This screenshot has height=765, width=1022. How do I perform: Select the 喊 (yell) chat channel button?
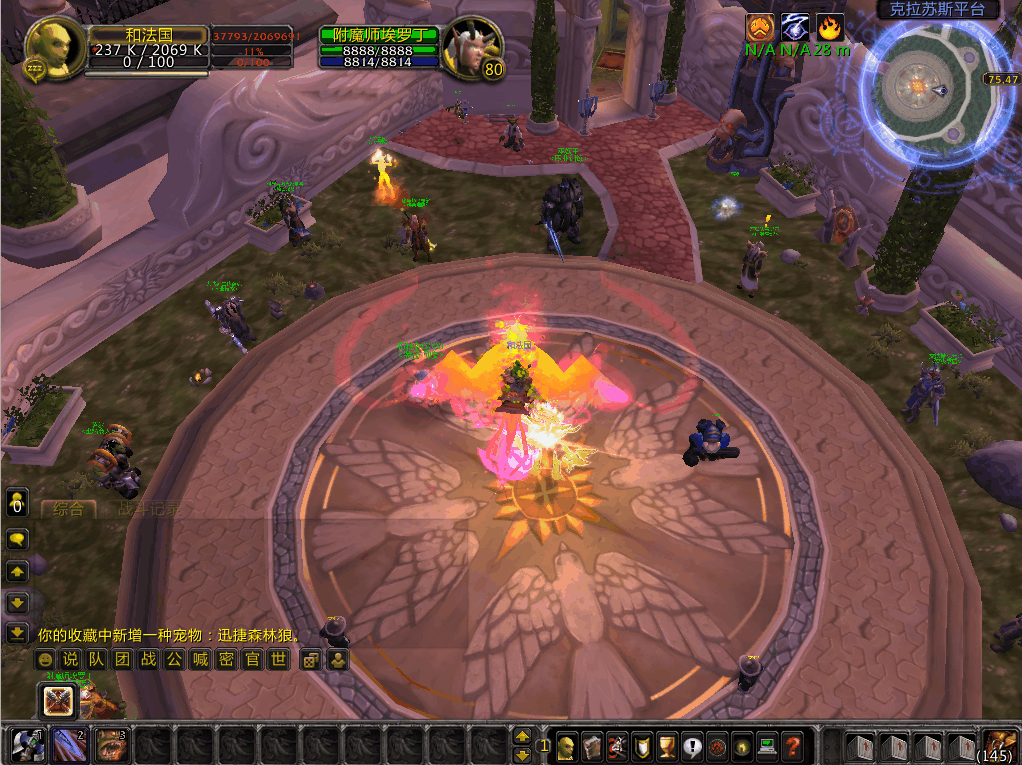click(200, 659)
